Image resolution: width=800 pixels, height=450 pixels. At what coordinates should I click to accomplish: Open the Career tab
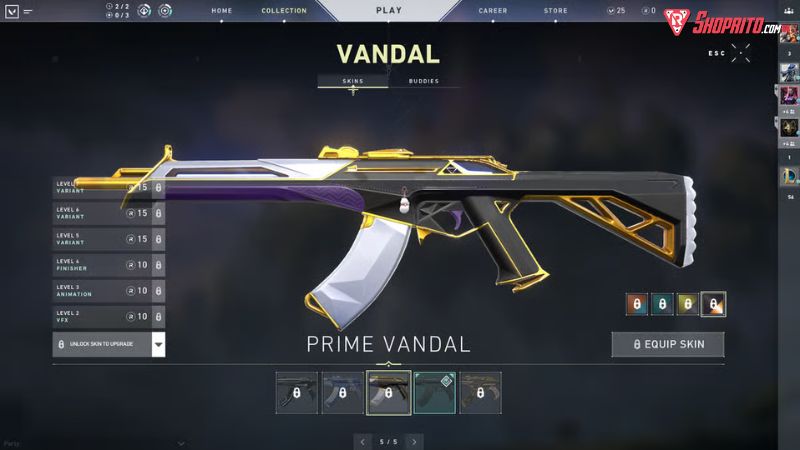tap(493, 11)
